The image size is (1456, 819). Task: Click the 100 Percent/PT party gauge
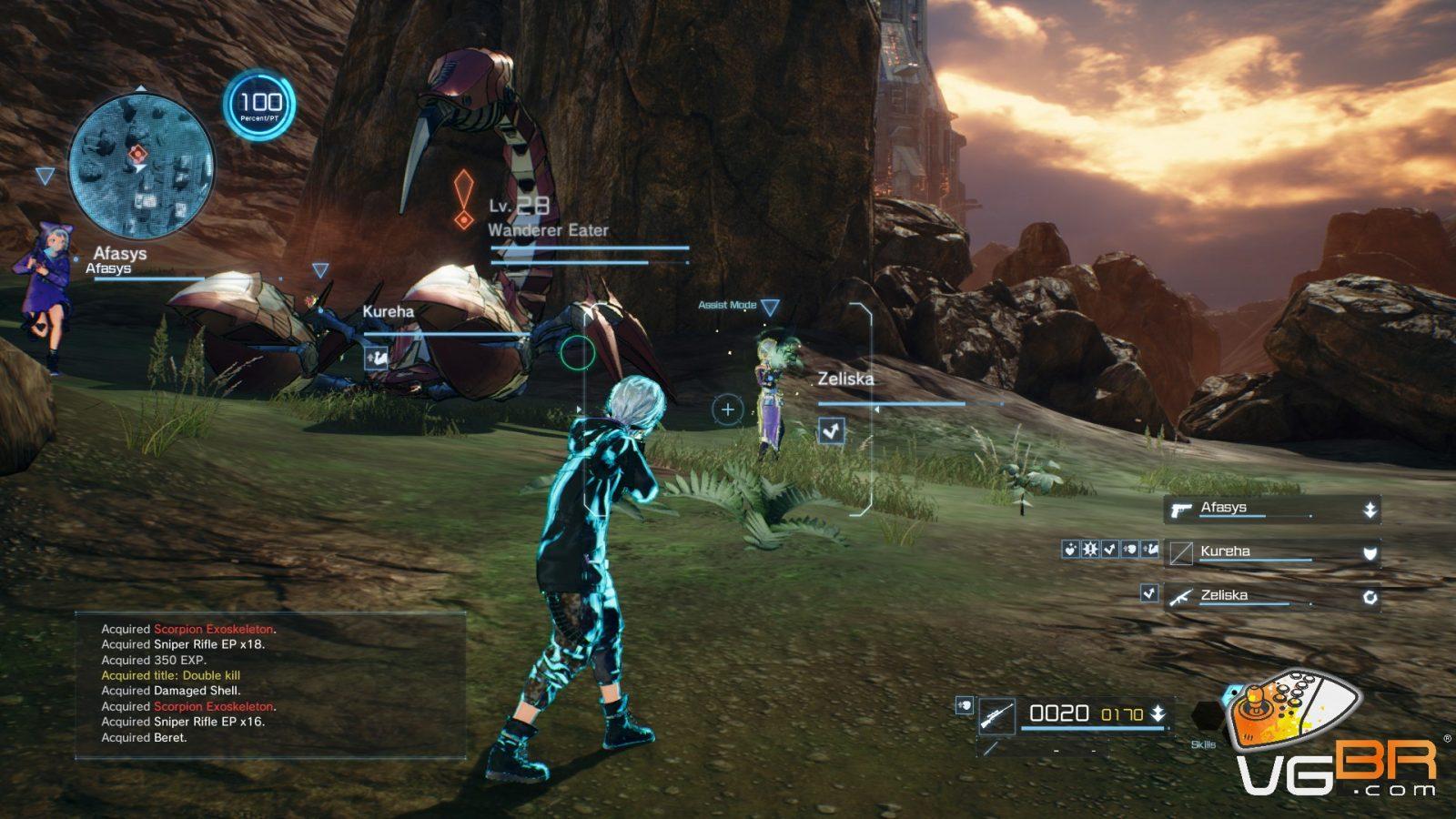point(260,106)
